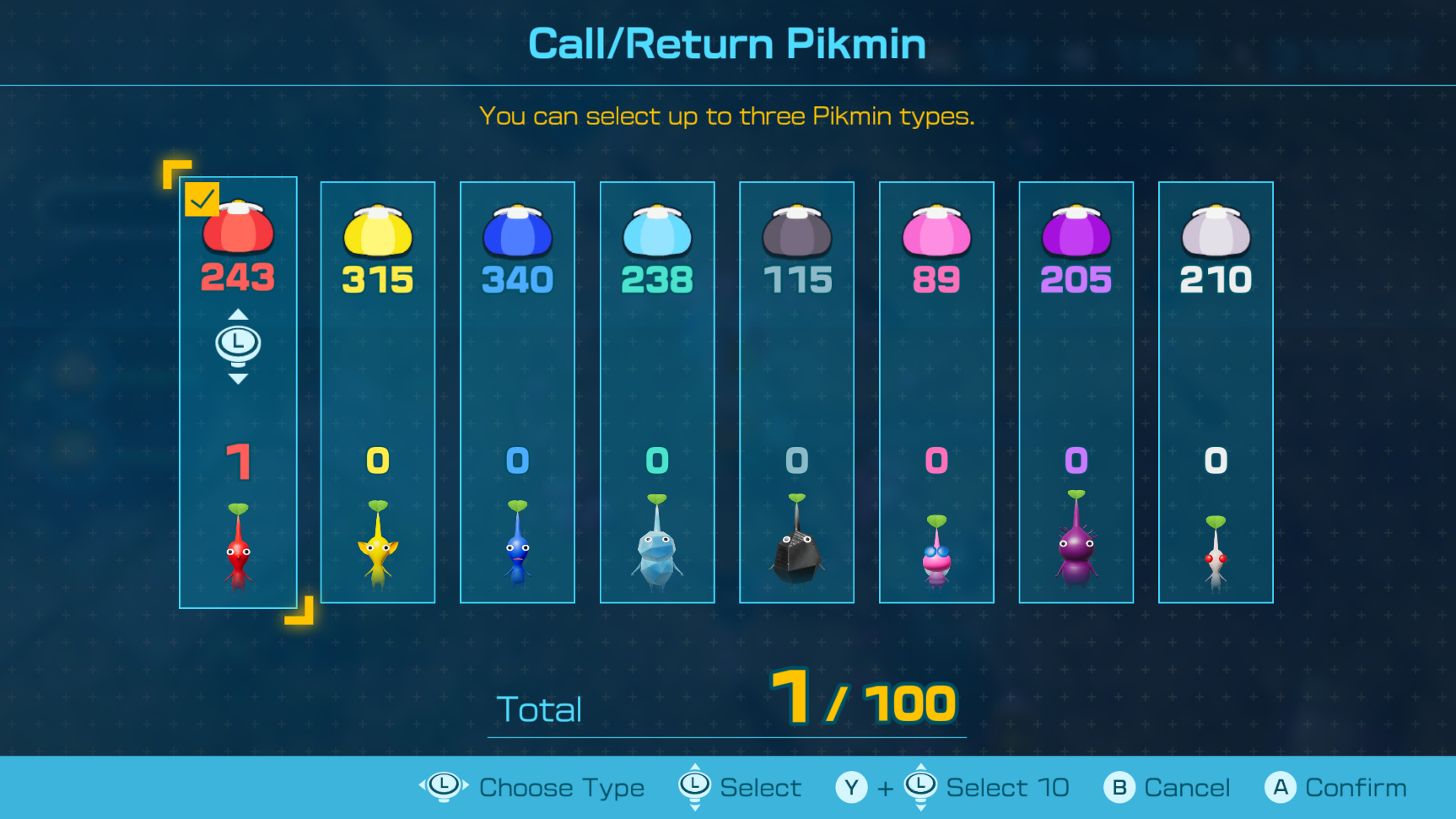Toggle the Red Pikmin checkmark box
The image size is (1456, 819).
click(202, 199)
